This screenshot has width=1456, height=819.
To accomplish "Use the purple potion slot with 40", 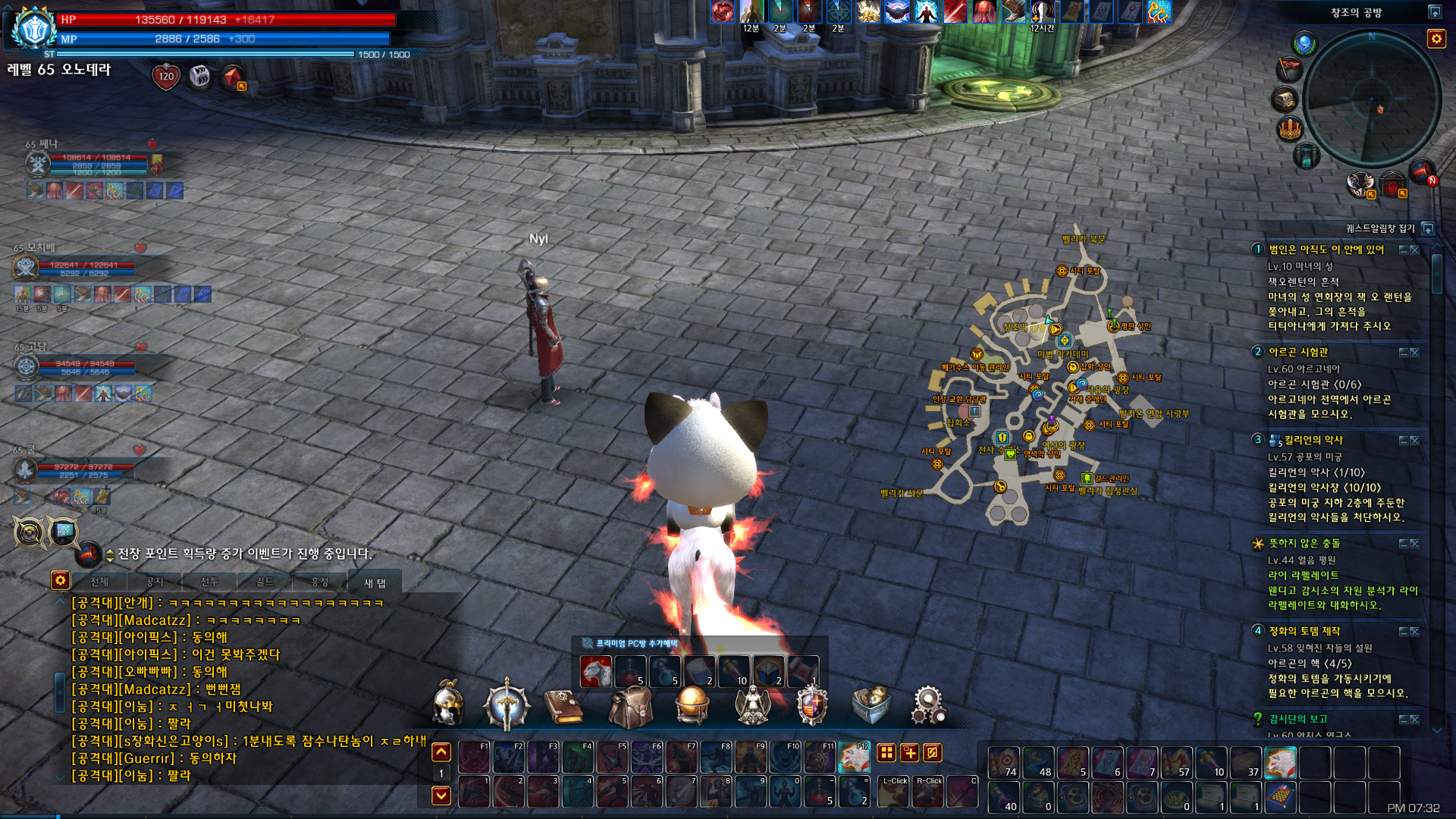I will pyautogui.click(x=1003, y=797).
